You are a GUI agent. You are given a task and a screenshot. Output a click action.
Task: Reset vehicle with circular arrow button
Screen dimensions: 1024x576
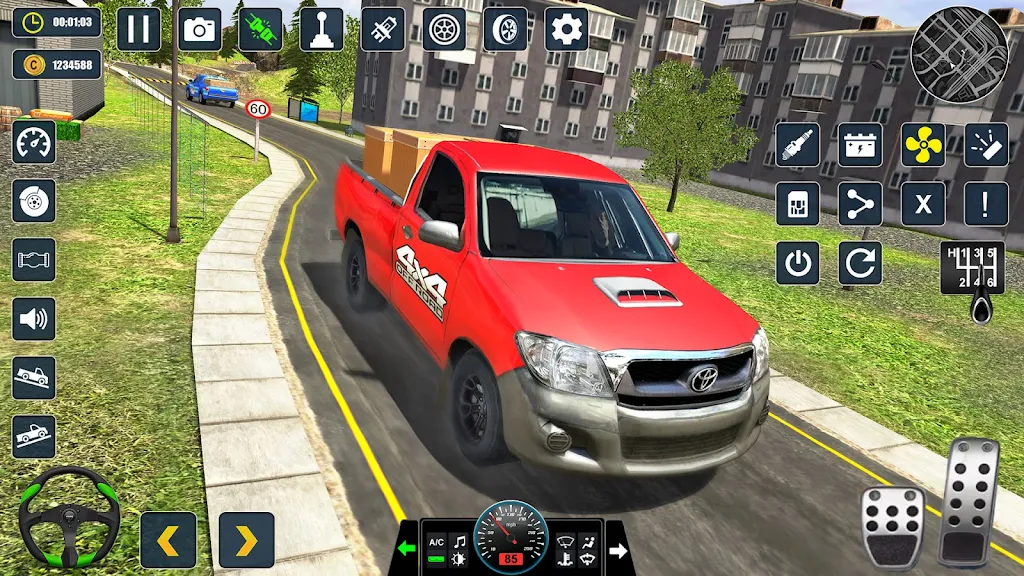tap(860, 263)
